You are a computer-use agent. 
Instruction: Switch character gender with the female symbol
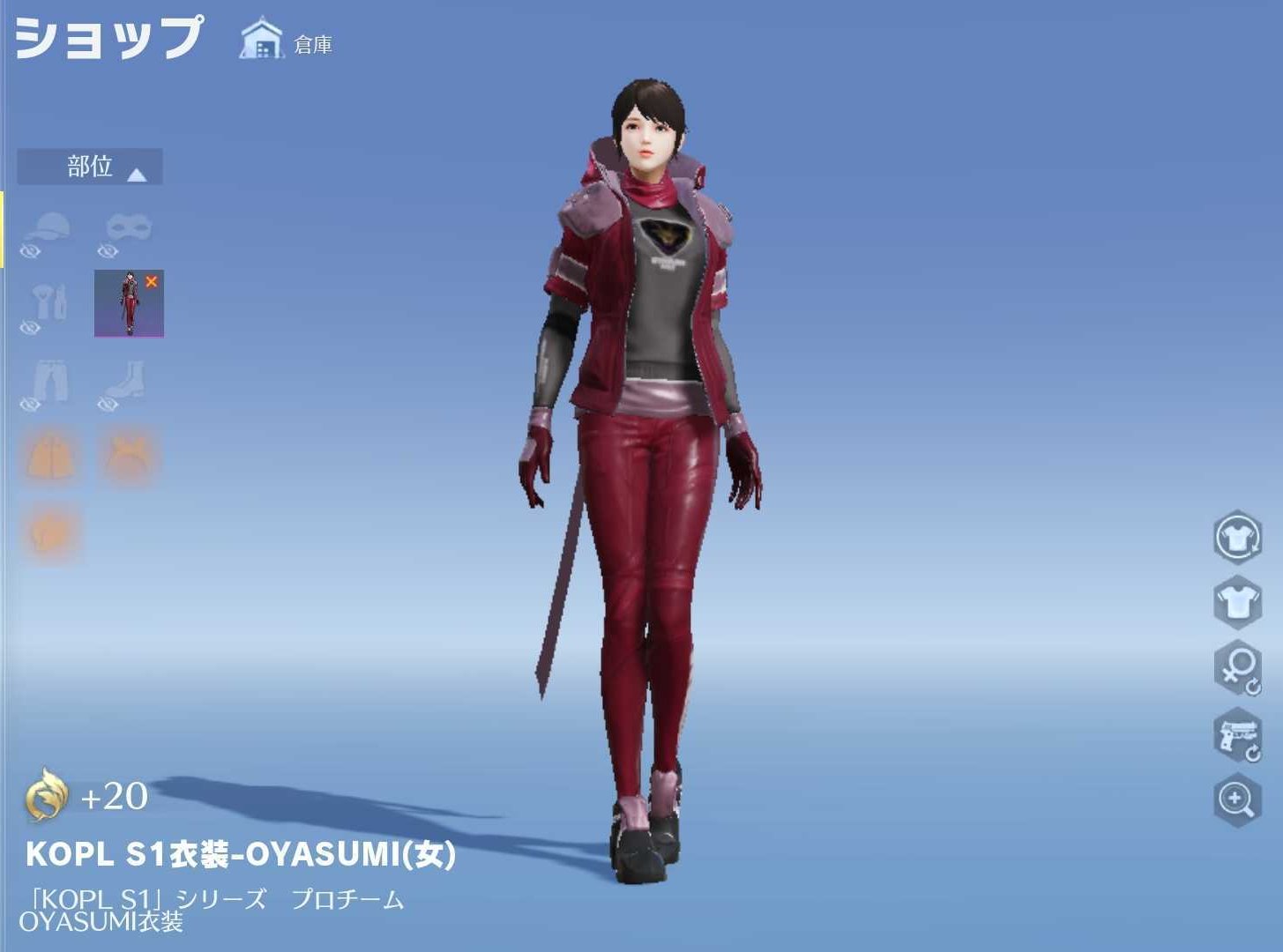tap(1236, 668)
